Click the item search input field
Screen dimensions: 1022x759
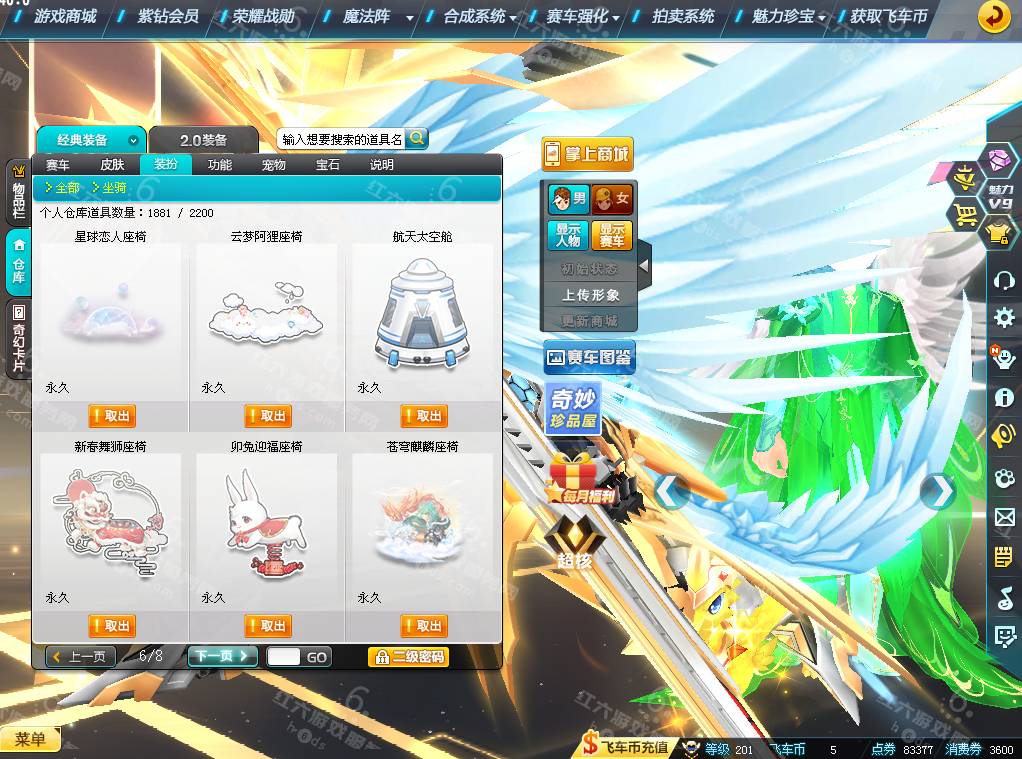click(341, 140)
